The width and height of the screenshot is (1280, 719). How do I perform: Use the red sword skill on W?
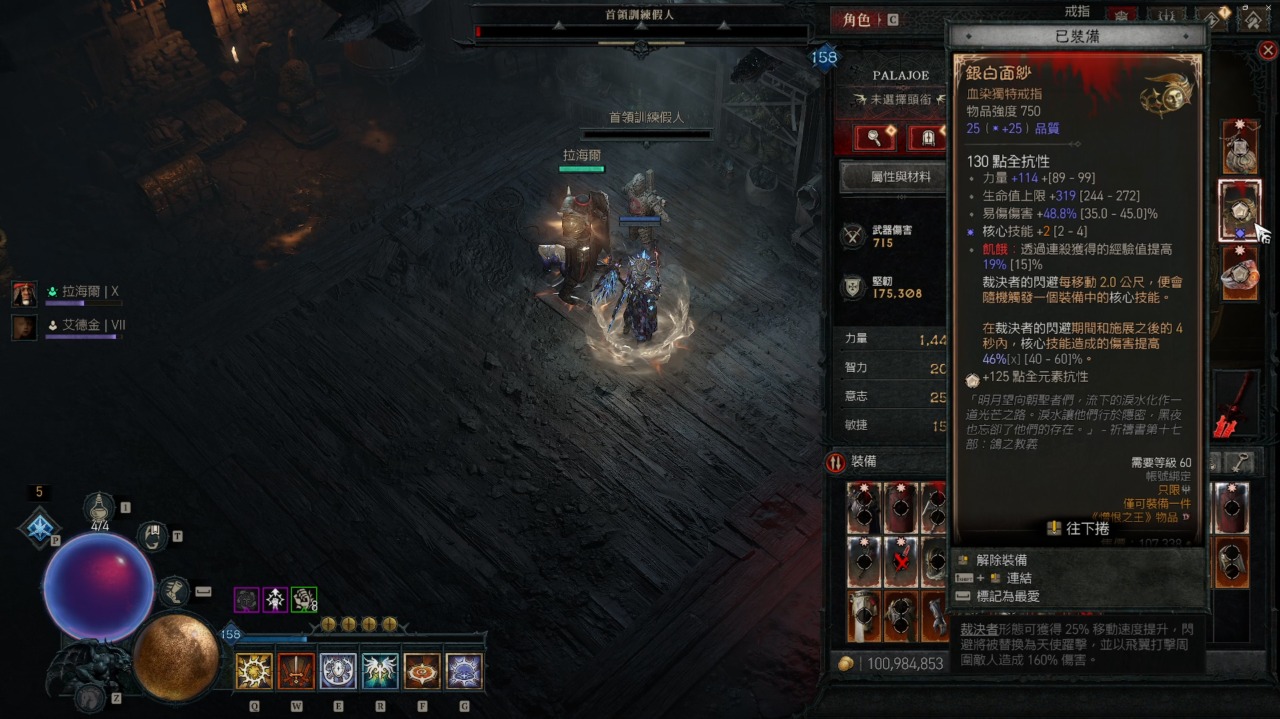point(296,671)
